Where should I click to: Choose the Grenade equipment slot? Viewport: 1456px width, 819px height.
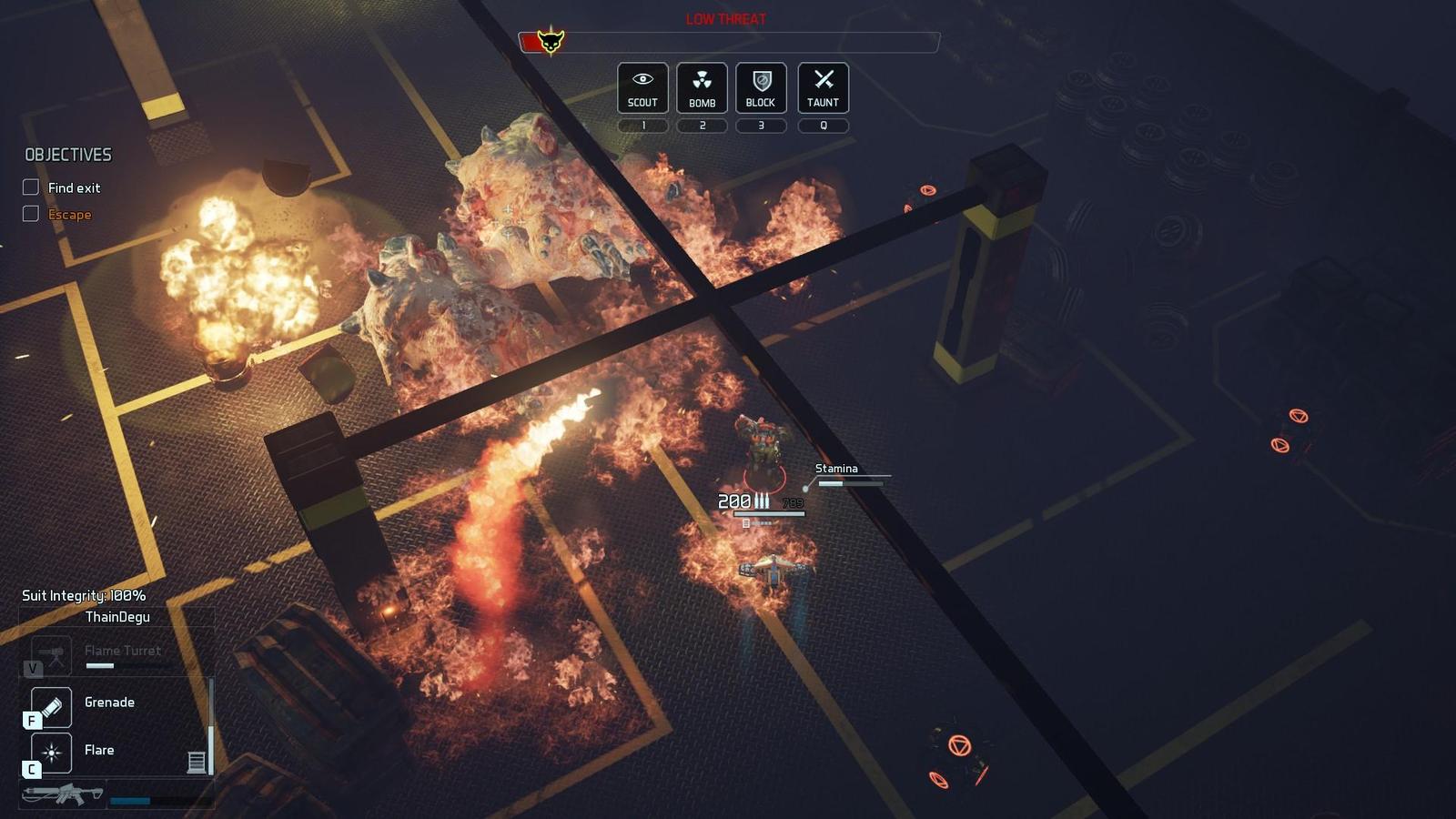(52, 706)
